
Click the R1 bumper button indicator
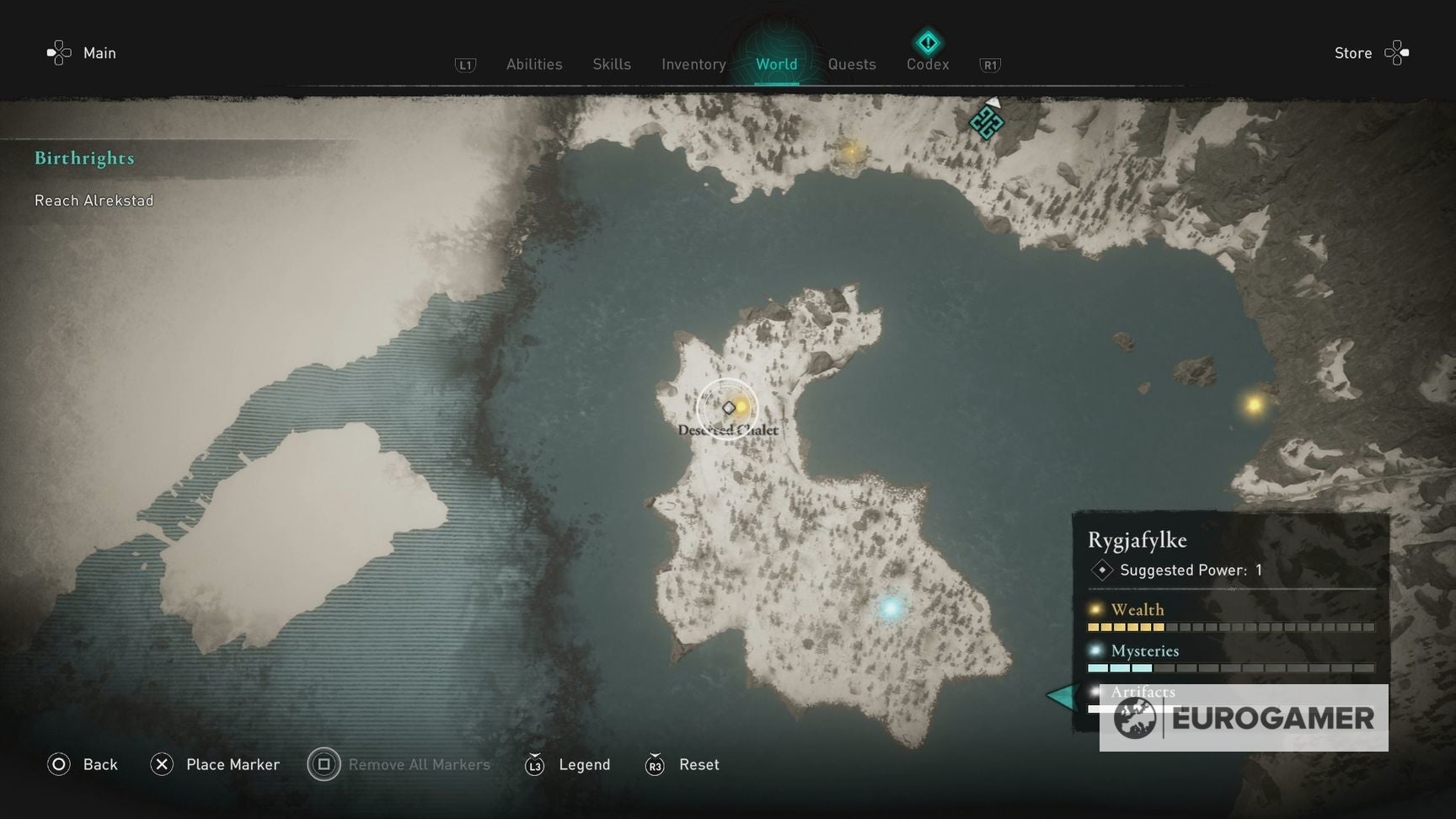coord(990,63)
